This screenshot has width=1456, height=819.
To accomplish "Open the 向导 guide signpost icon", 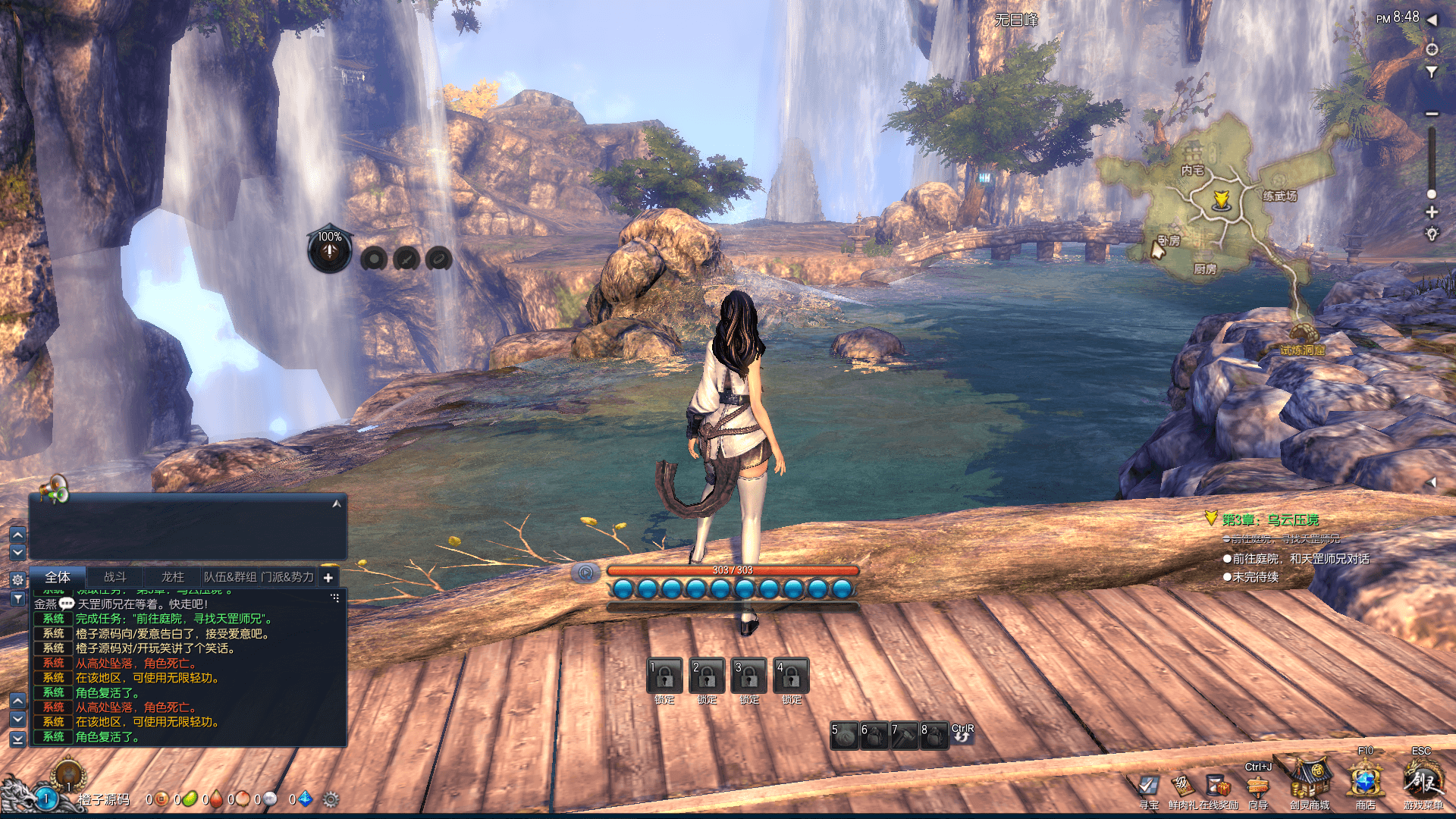I will [1258, 786].
